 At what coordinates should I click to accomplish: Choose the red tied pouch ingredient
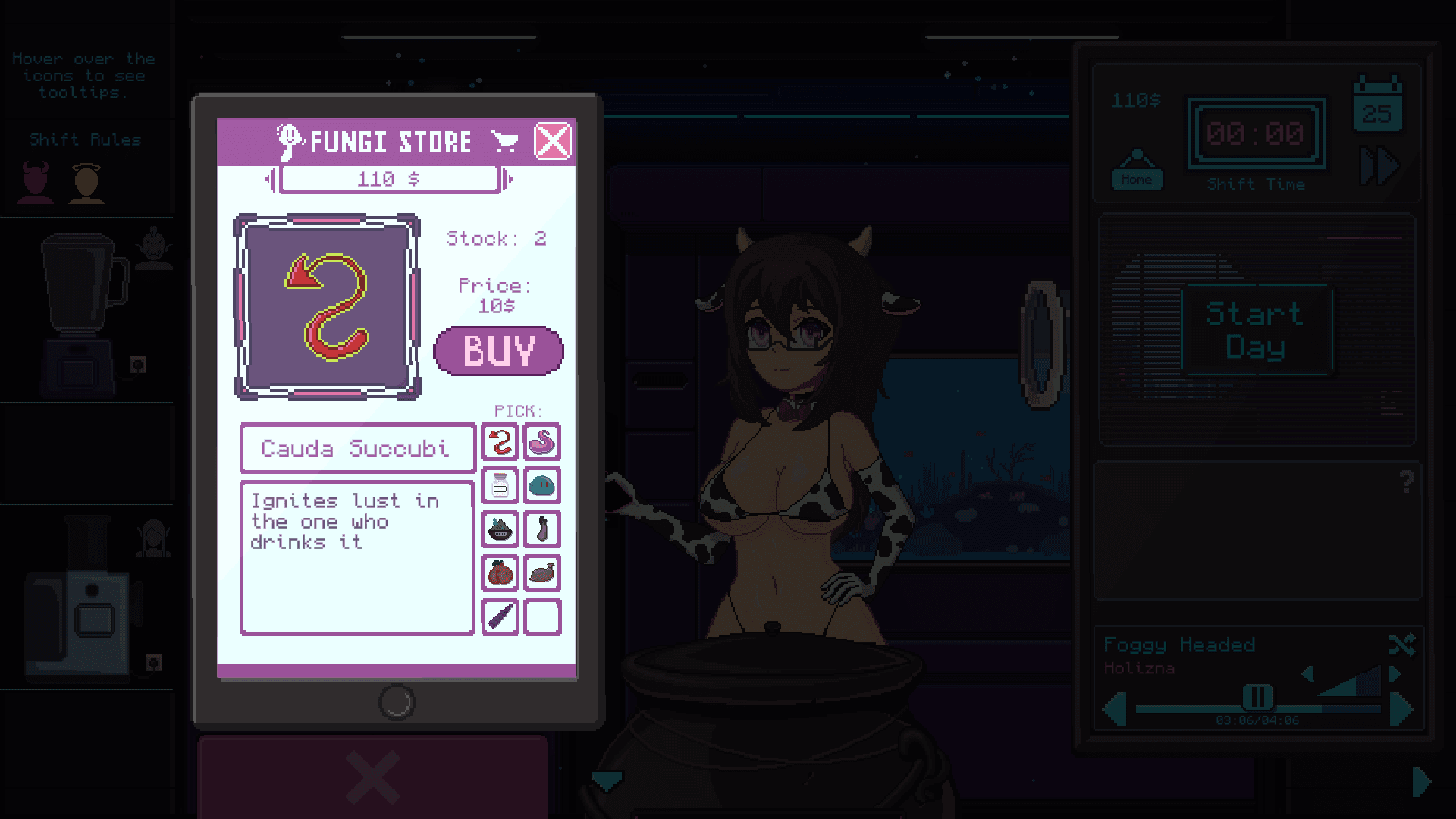(500, 573)
